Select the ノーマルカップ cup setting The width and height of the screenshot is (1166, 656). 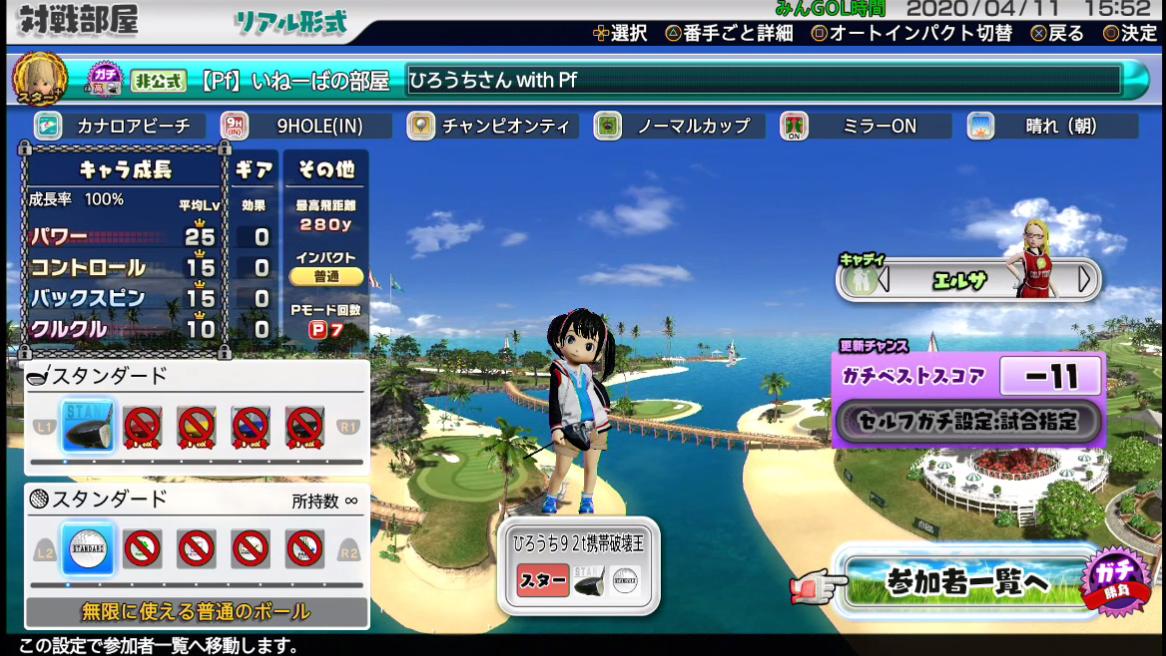(x=680, y=126)
